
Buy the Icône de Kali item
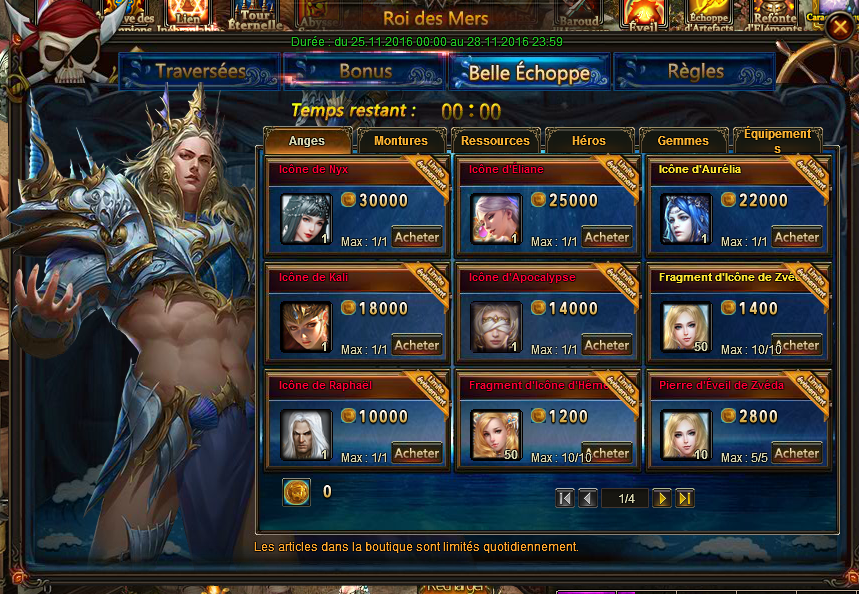pos(416,346)
